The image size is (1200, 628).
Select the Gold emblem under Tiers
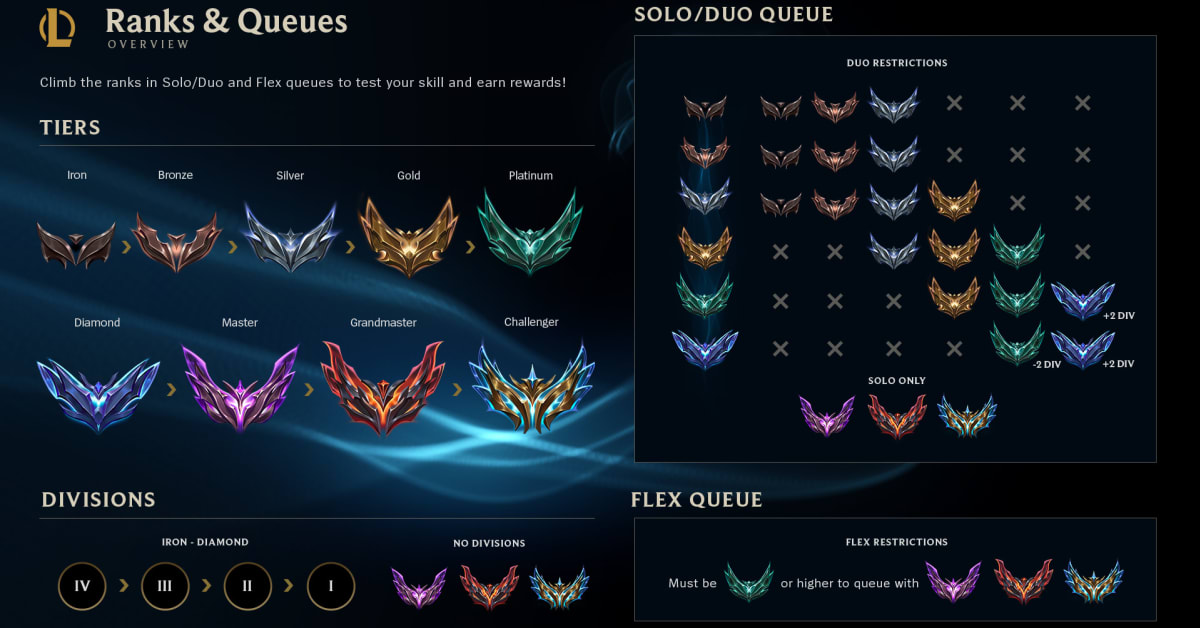[408, 237]
